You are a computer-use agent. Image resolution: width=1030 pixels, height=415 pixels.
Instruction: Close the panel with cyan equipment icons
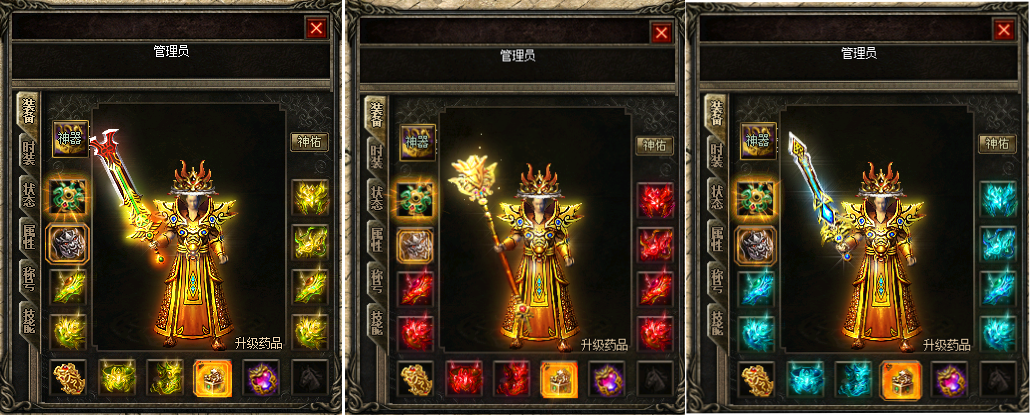click(1003, 30)
